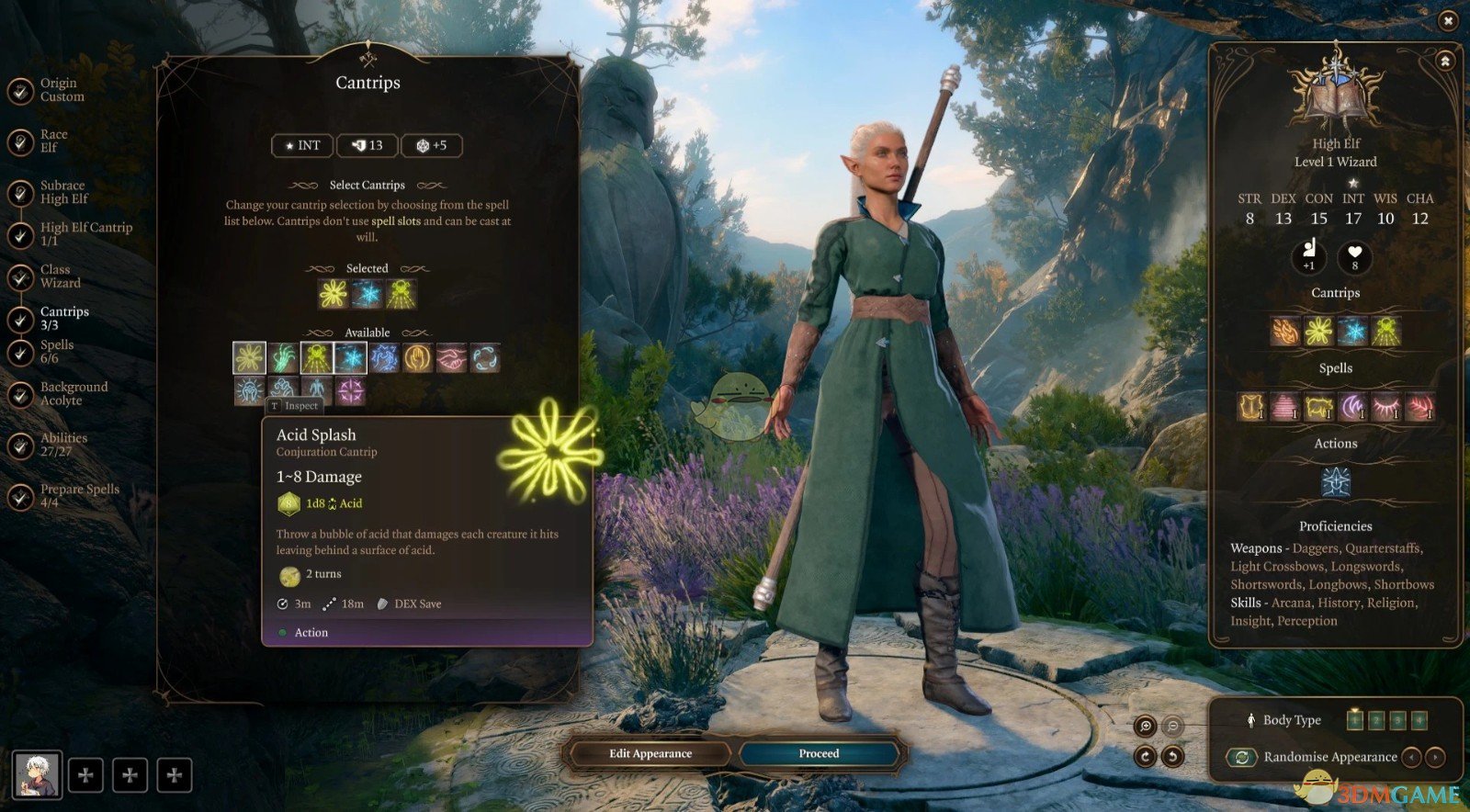Choose the Acid Splash cantrip in Available
Image resolution: width=1470 pixels, height=812 pixels.
click(249, 357)
